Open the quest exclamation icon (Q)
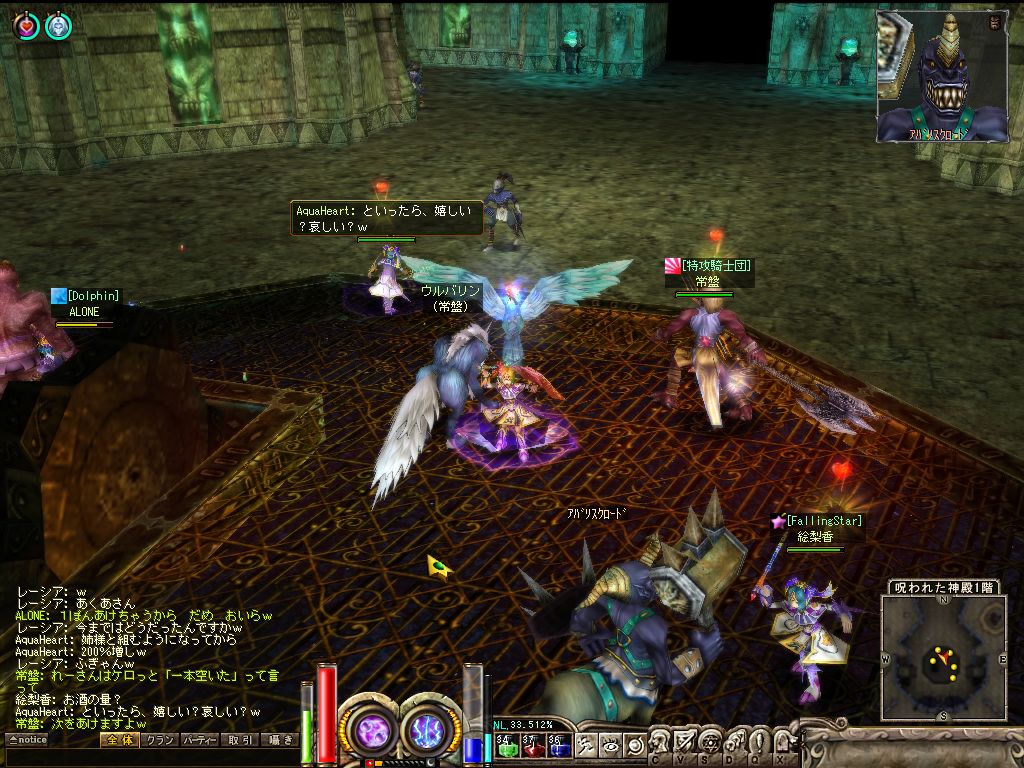 click(x=759, y=741)
